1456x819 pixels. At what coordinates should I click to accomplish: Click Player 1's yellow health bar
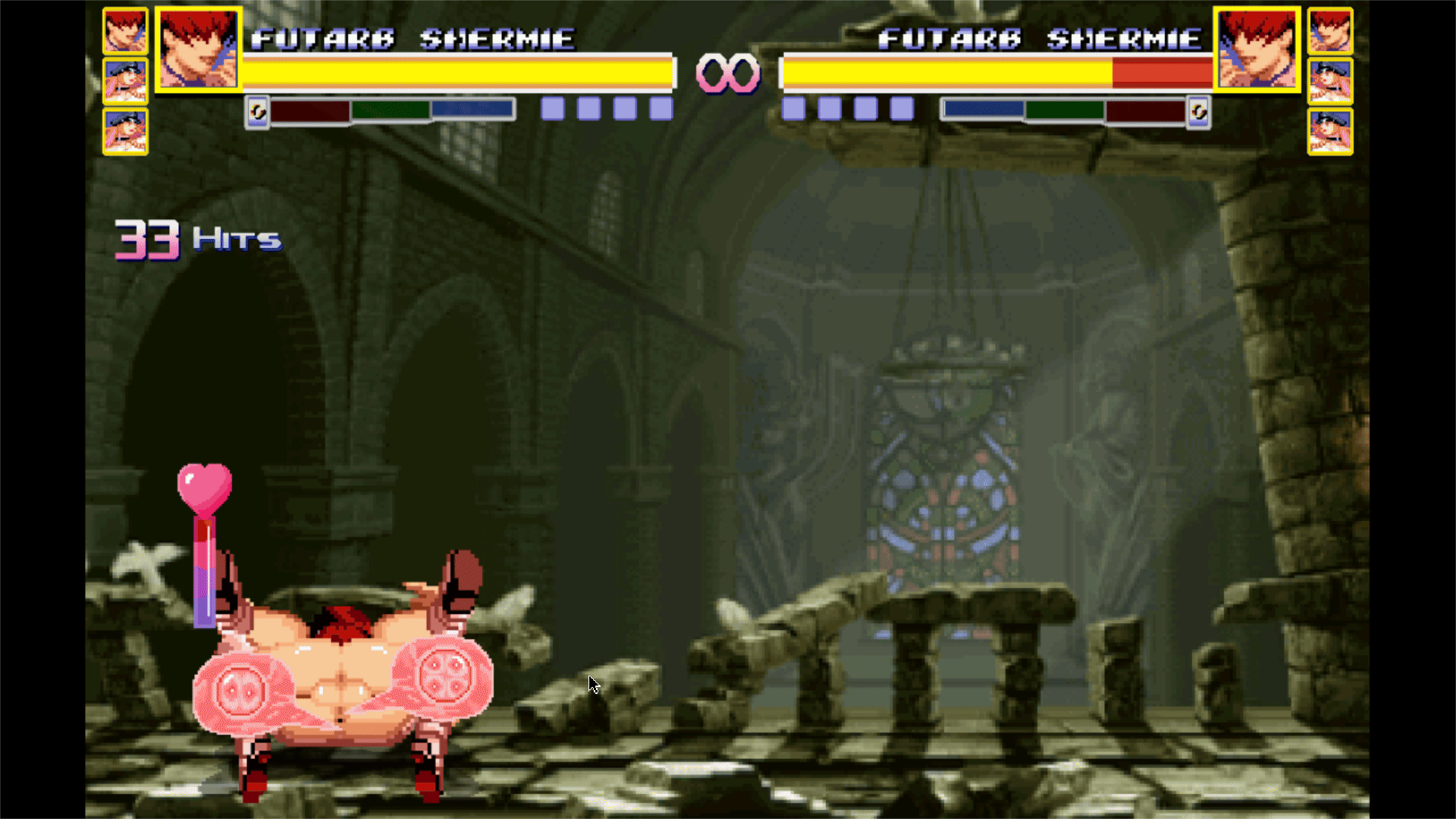click(455, 72)
